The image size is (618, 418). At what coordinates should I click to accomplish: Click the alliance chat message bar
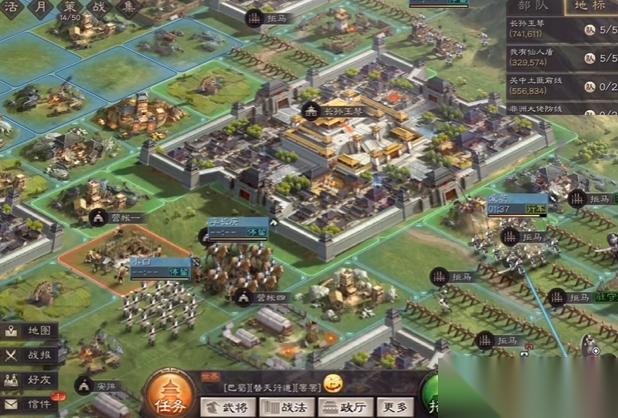tap(260, 385)
